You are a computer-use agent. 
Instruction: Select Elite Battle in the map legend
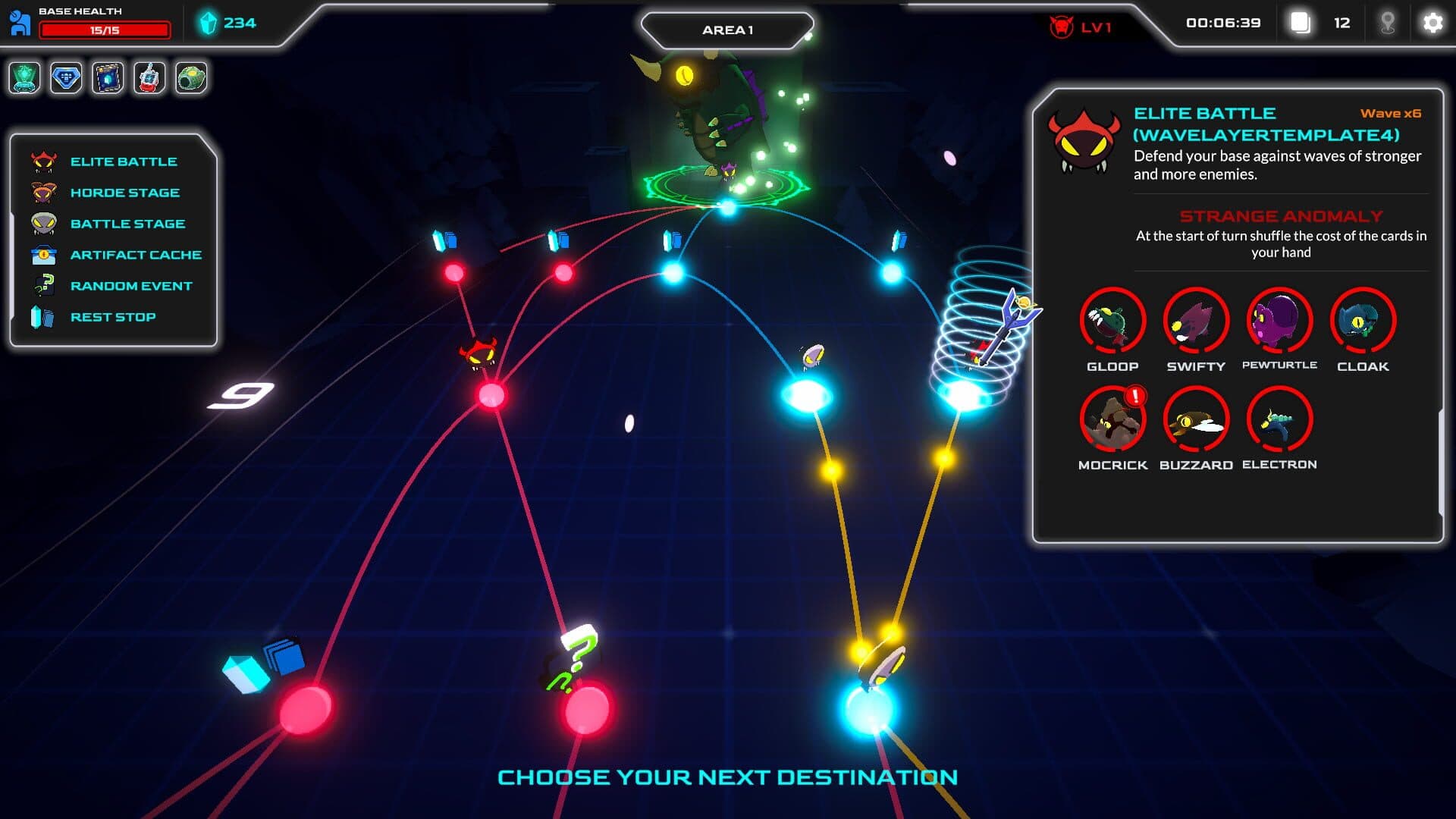coord(123,161)
